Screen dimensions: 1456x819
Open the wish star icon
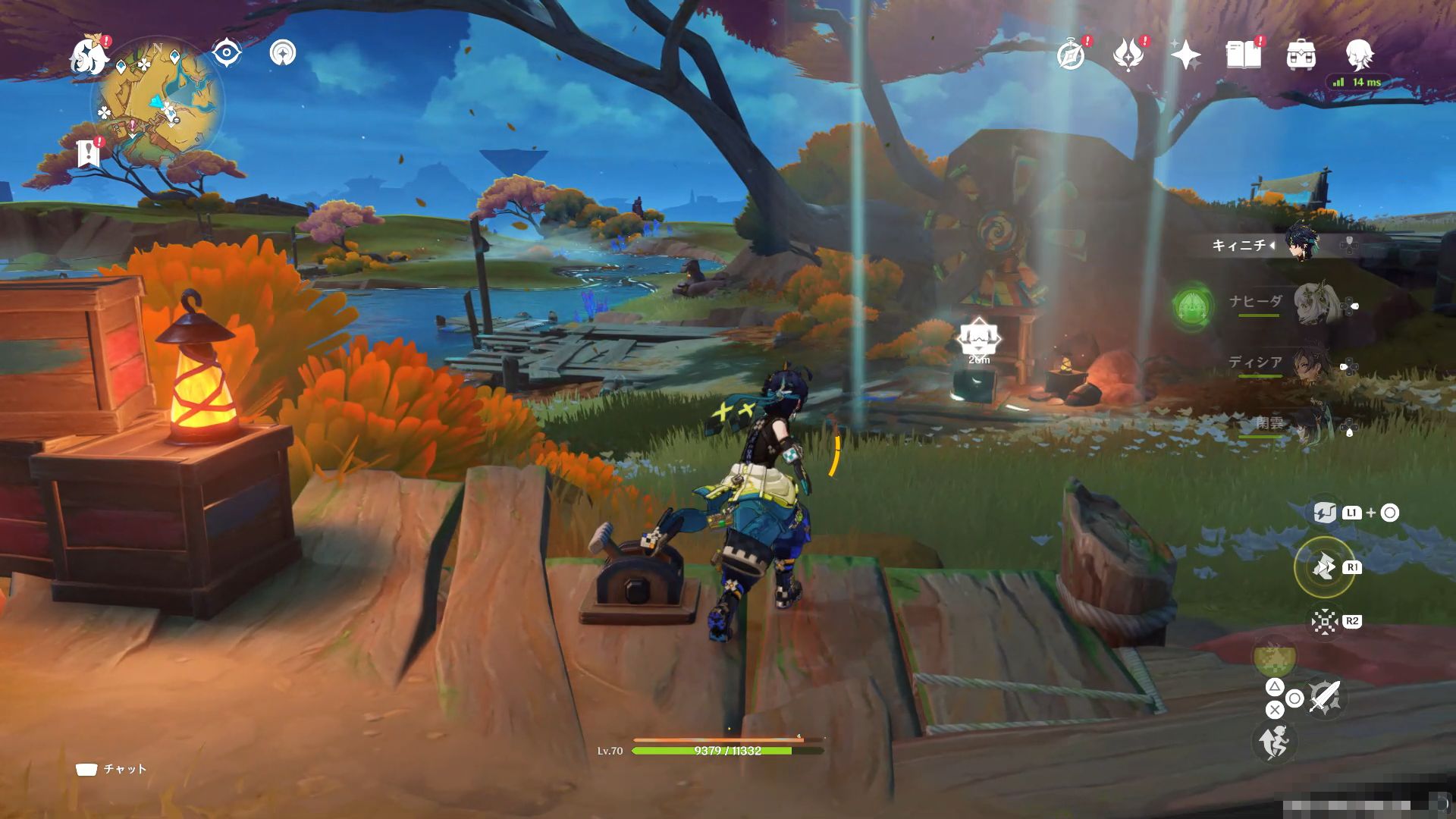click(1185, 55)
